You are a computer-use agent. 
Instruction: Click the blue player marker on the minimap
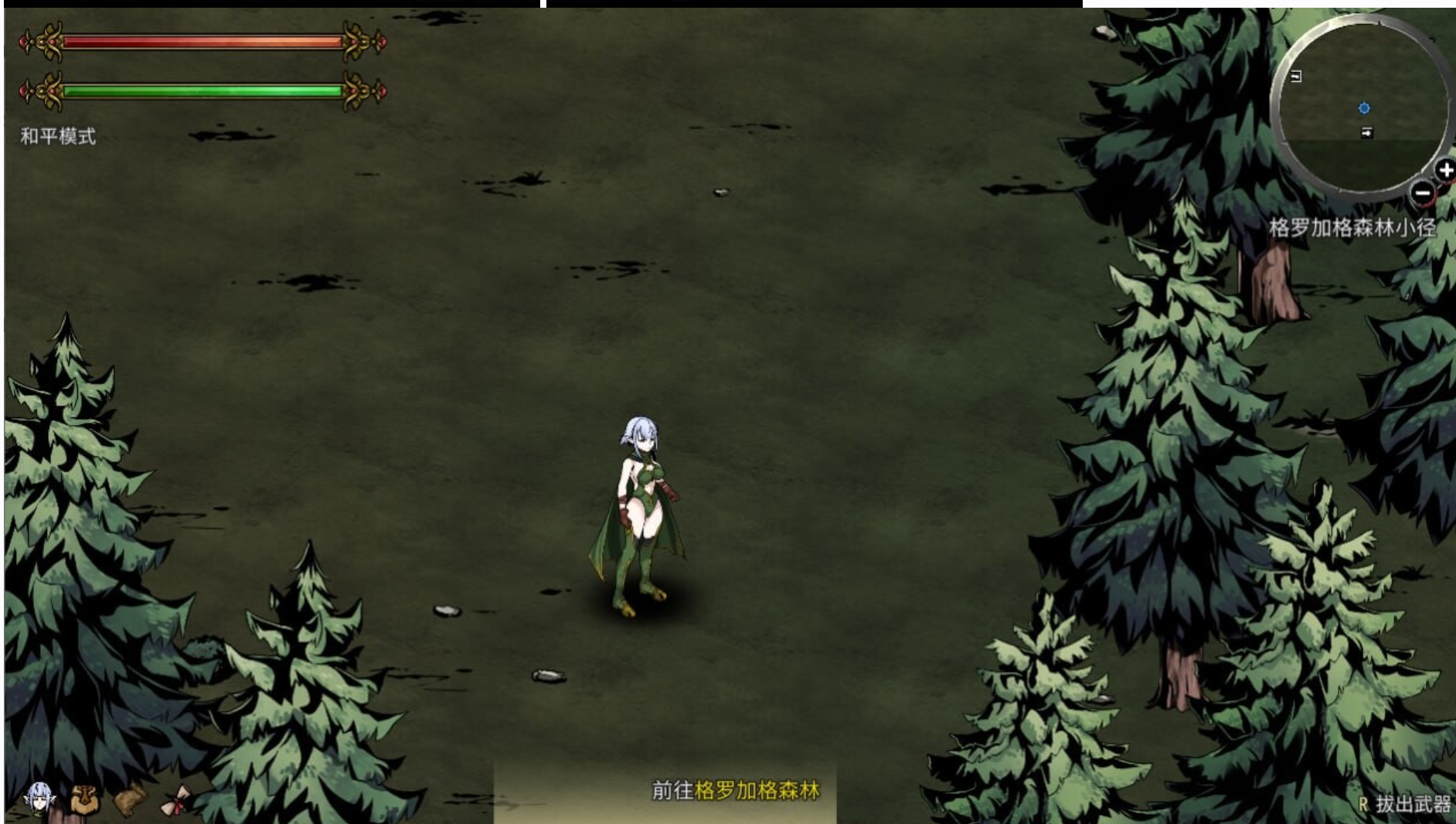pyautogui.click(x=1364, y=107)
